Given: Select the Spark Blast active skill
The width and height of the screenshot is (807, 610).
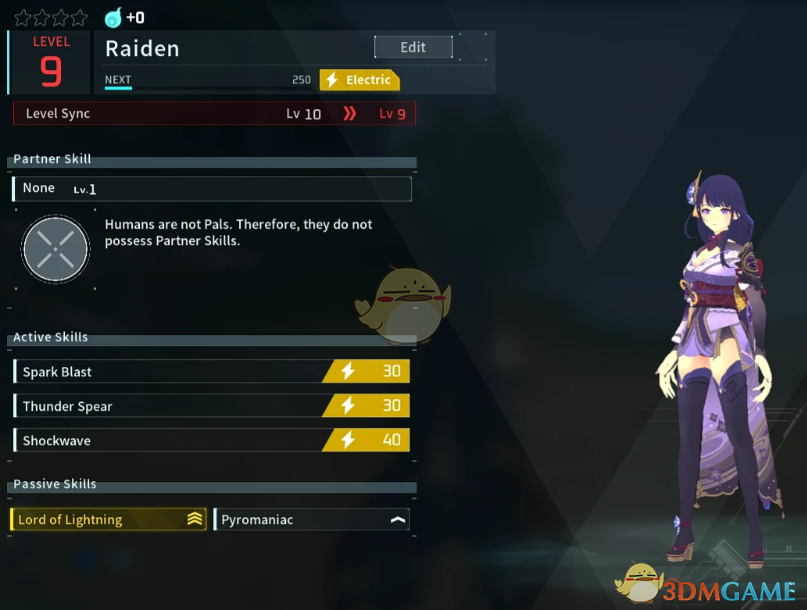Looking at the screenshot, I should pyautogui.click(x=211, y=372).
